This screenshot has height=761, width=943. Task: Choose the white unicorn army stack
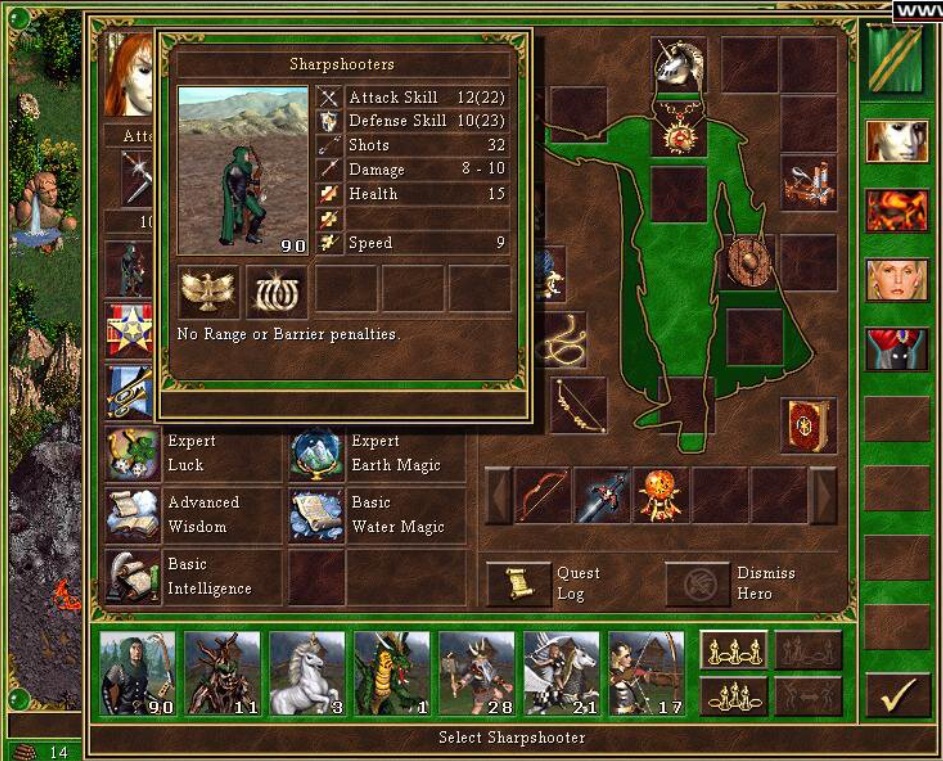click(307, 672)
